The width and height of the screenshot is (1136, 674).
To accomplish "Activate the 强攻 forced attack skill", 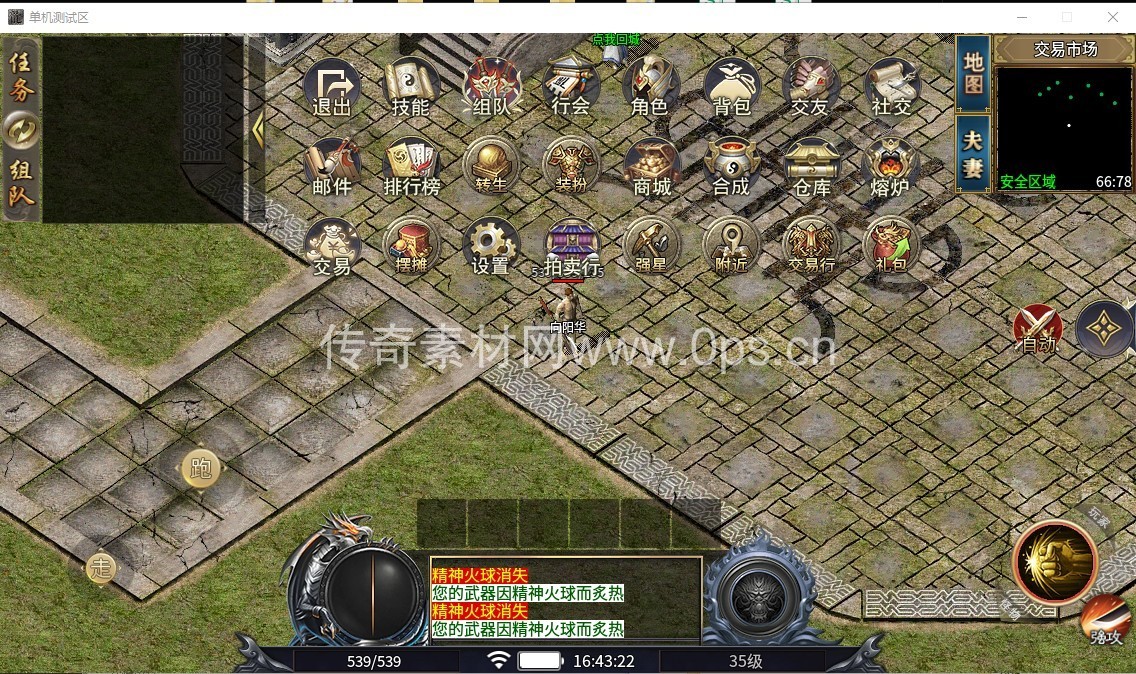I will point(1105,621).
